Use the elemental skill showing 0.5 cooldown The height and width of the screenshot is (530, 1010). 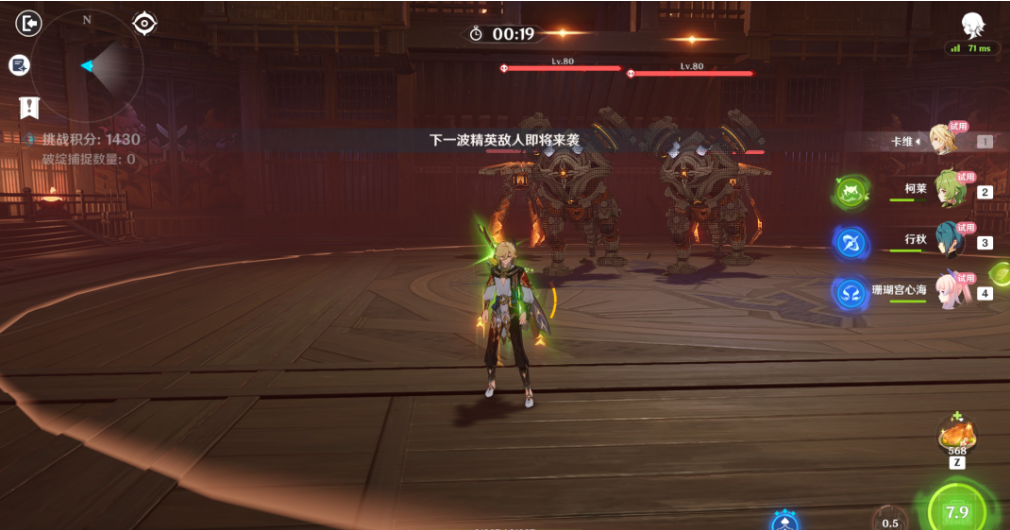pyautogui.click(x=887, y=519)
